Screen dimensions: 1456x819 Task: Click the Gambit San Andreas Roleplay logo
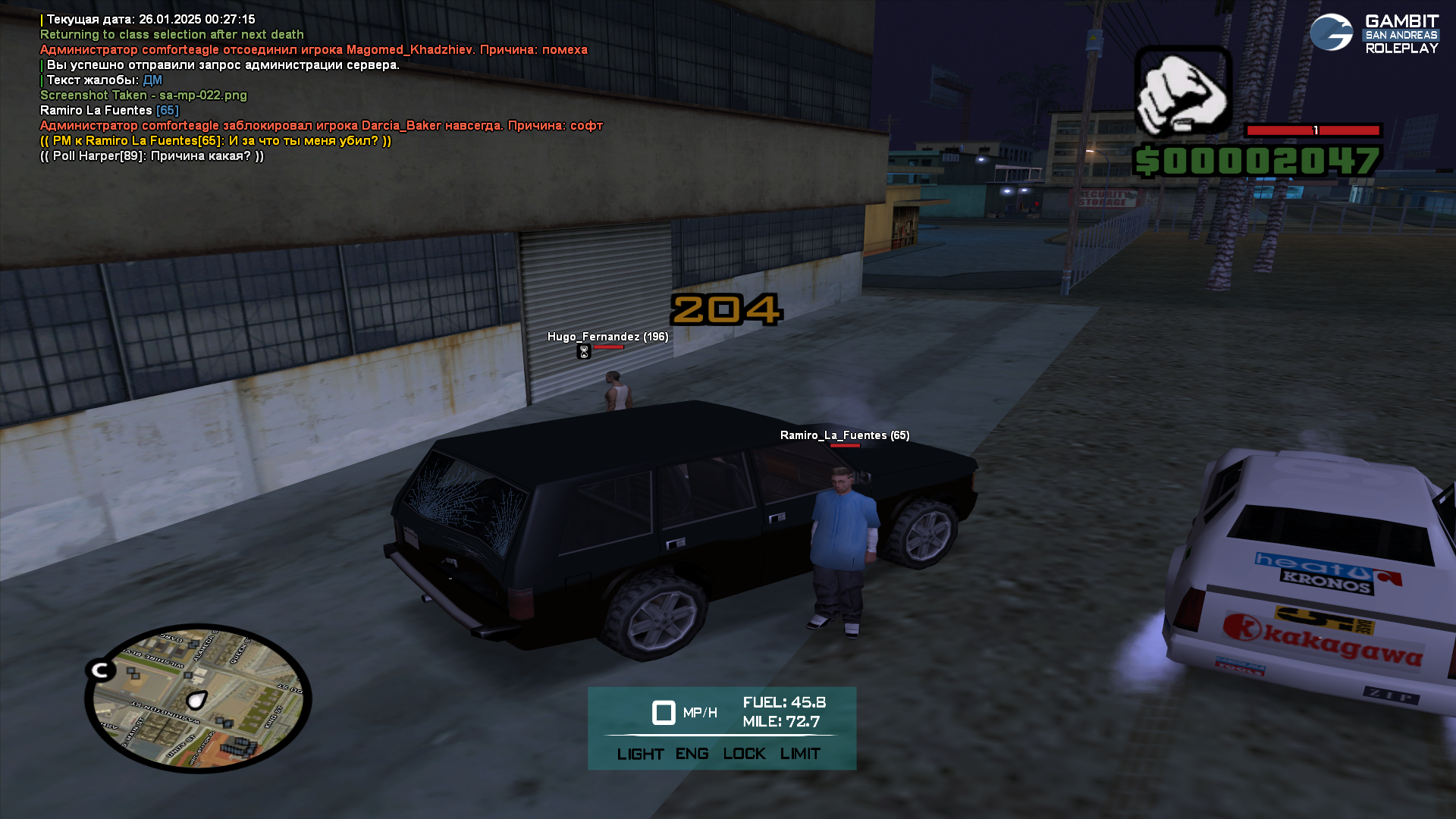point(1373,34)
